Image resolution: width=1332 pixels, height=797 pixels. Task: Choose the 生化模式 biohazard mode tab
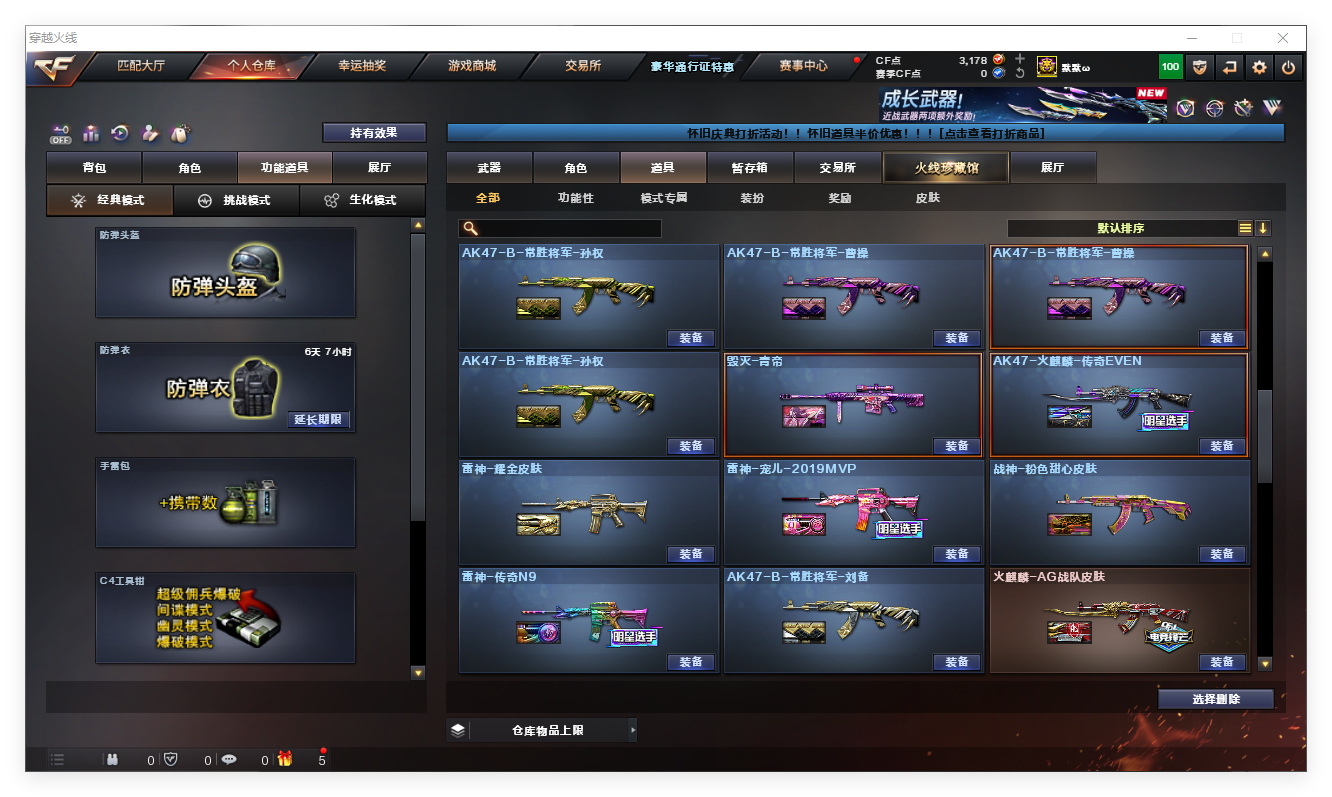(x=362, y=200)
